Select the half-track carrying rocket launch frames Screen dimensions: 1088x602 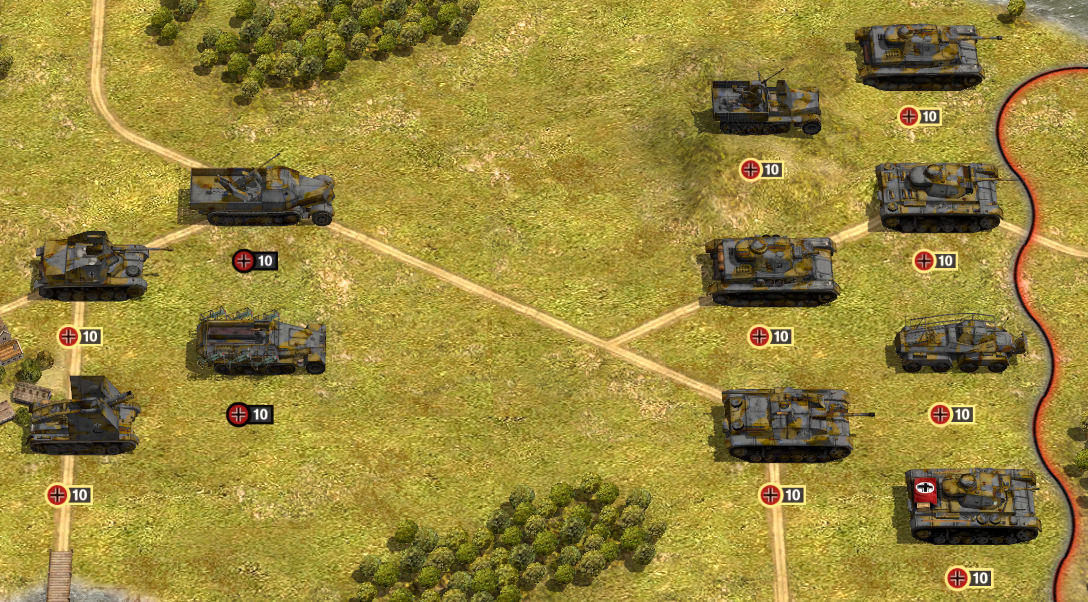[261, 344]
